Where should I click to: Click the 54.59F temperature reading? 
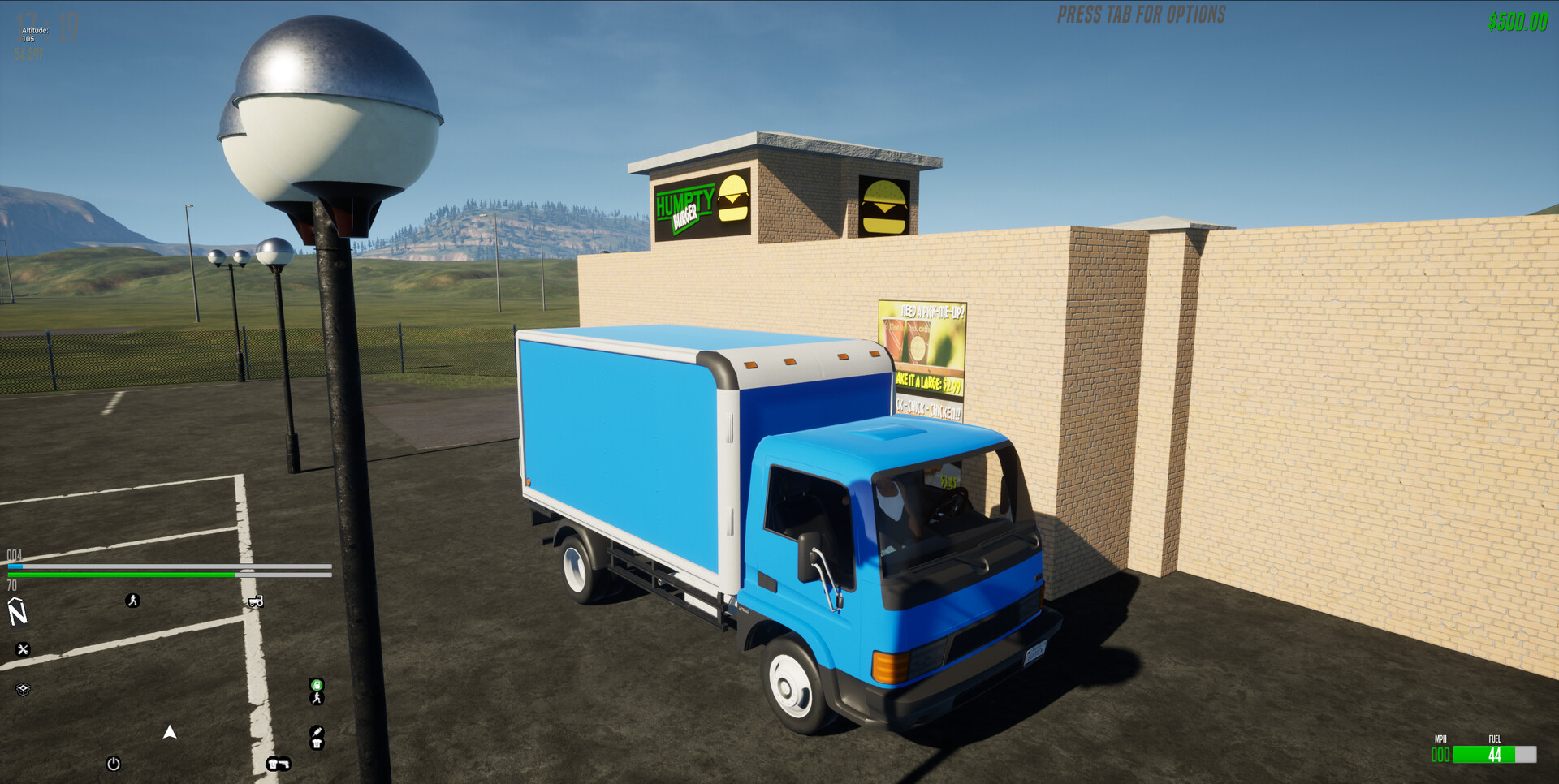click(27, 52)
